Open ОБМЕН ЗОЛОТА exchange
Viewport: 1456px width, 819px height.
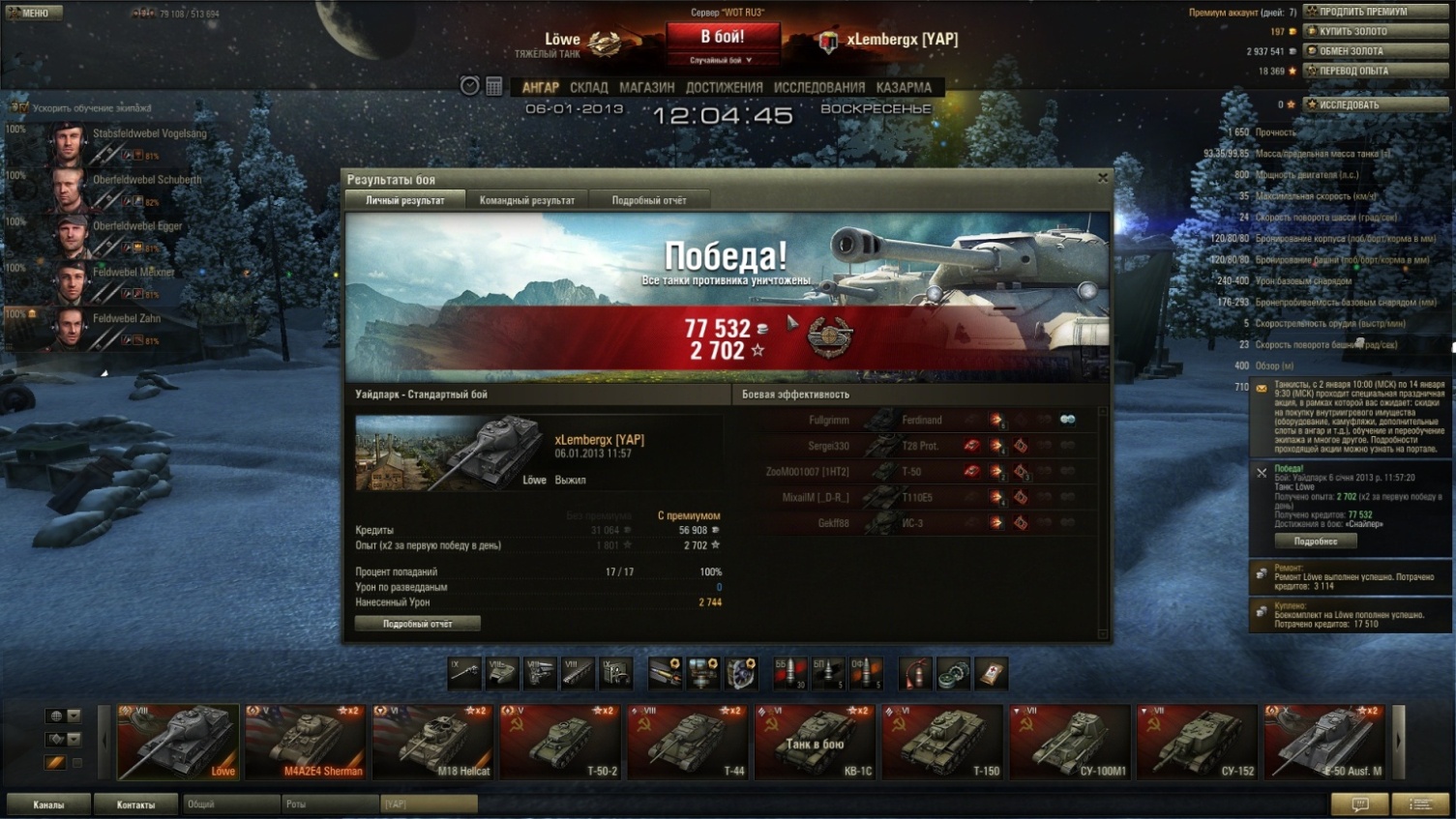(1375, 51)
